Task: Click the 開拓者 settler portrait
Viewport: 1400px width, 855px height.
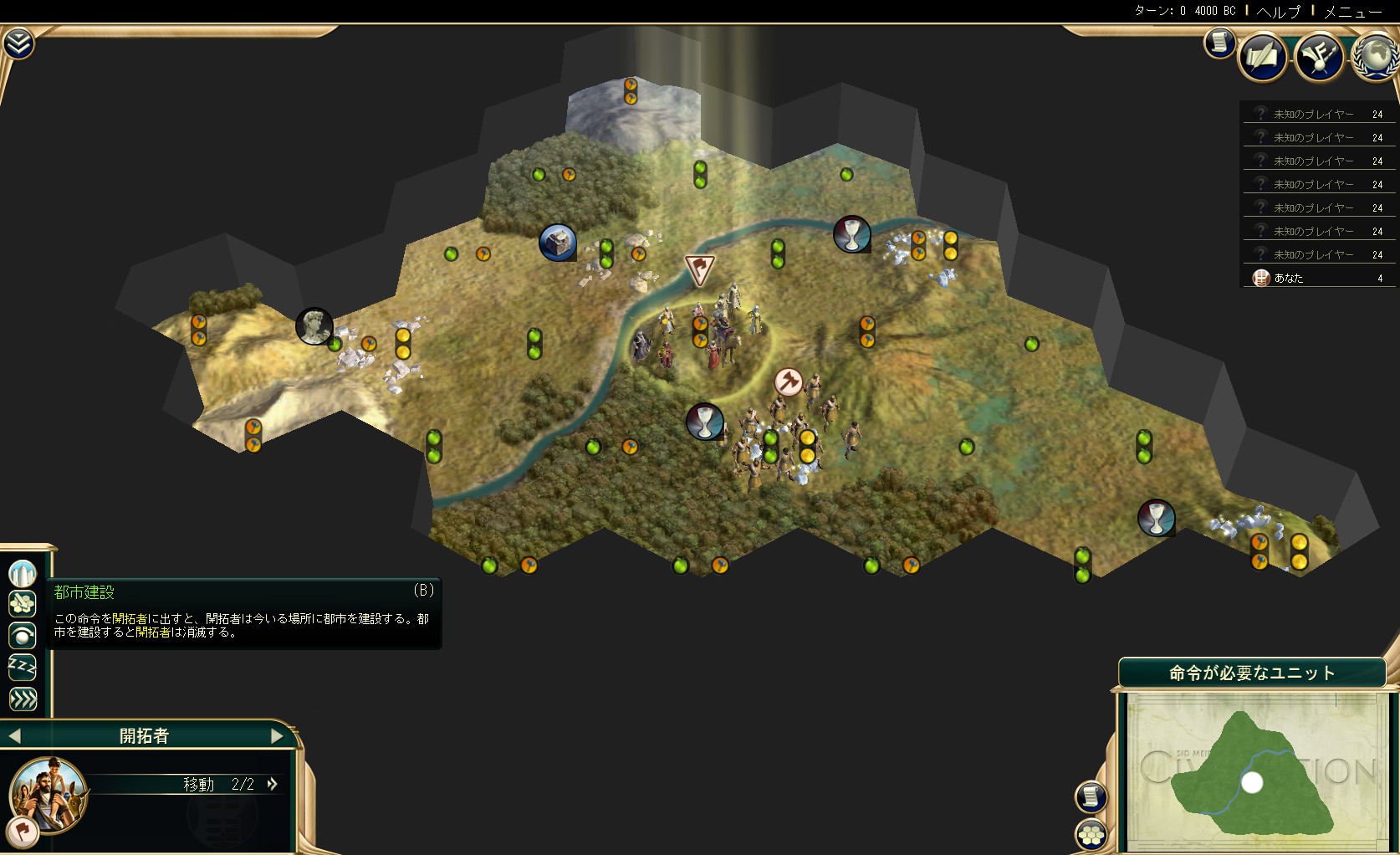Action: (x=49, y=793)
